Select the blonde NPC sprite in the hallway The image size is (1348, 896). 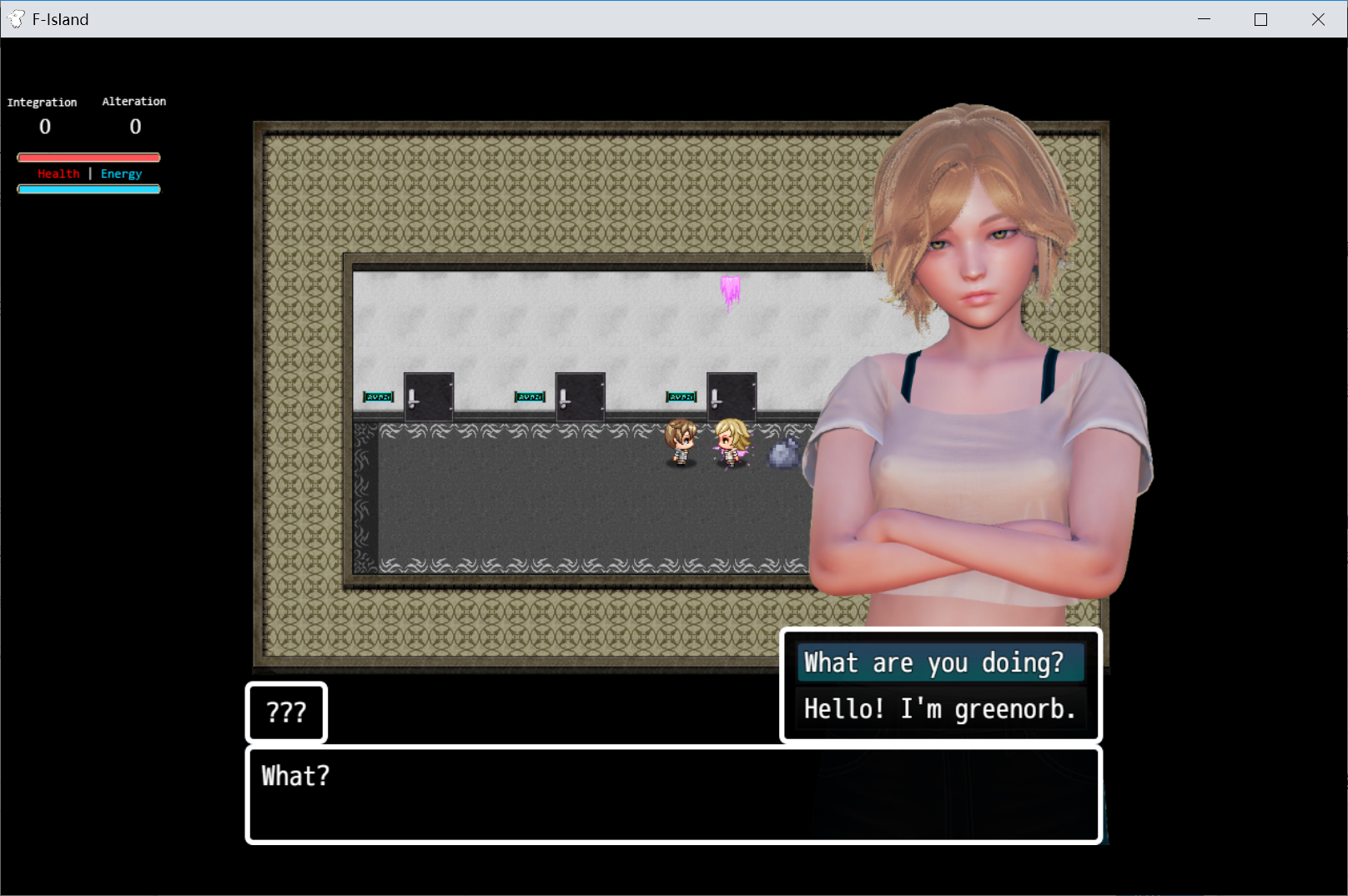pos(732,442)
